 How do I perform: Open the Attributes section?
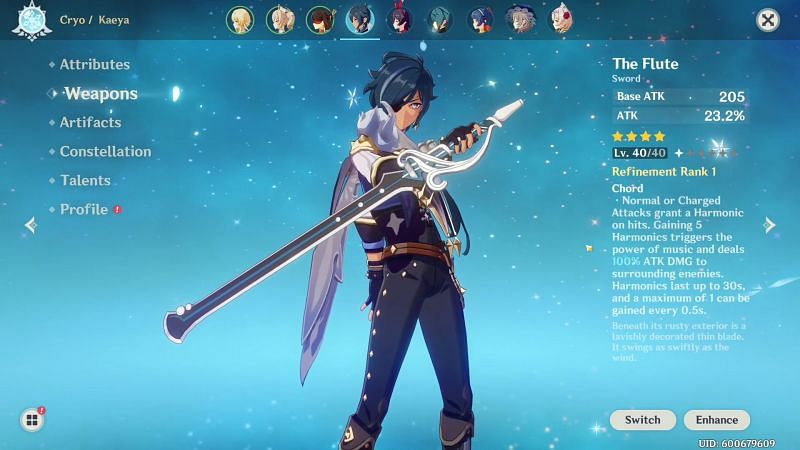pos(95,64)
